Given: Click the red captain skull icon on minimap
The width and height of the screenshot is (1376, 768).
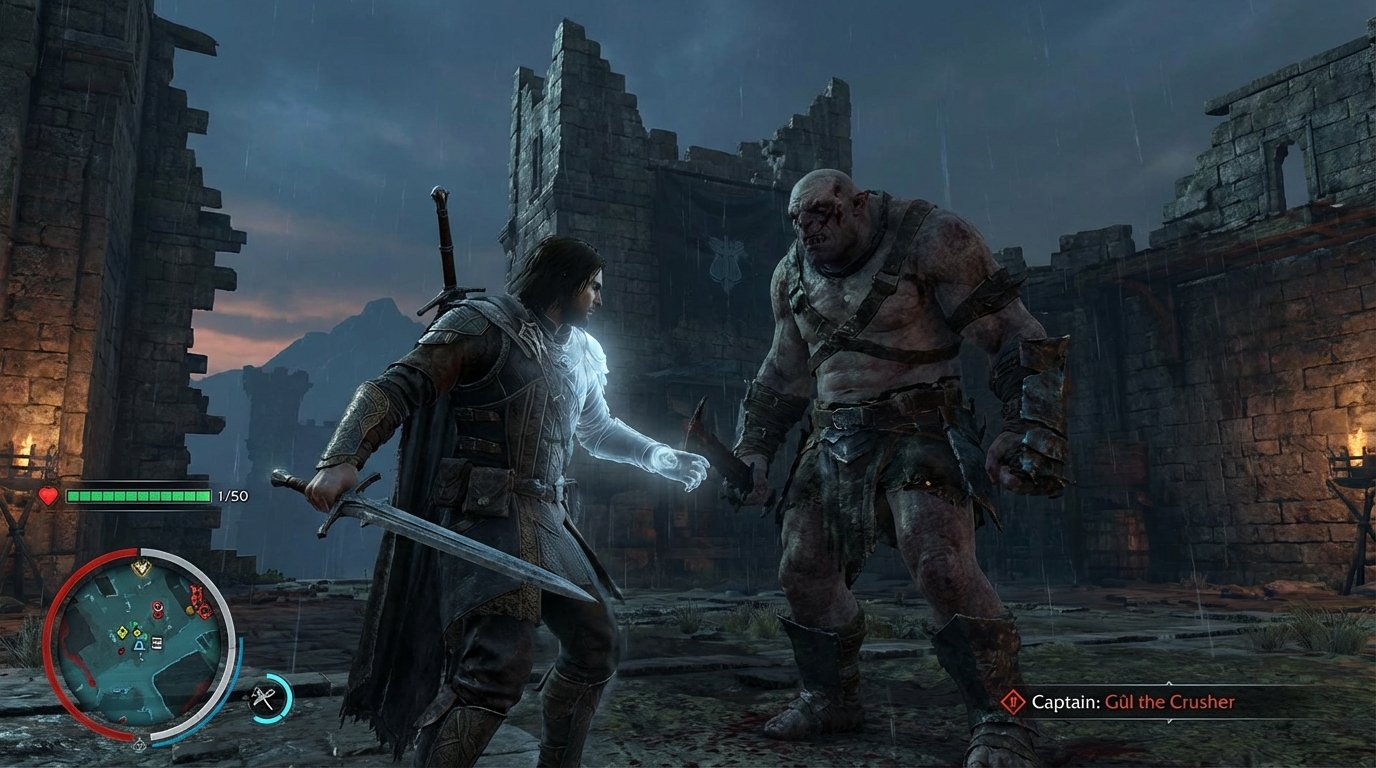Looking at the screenshot, I should click(x=196, y=593).
